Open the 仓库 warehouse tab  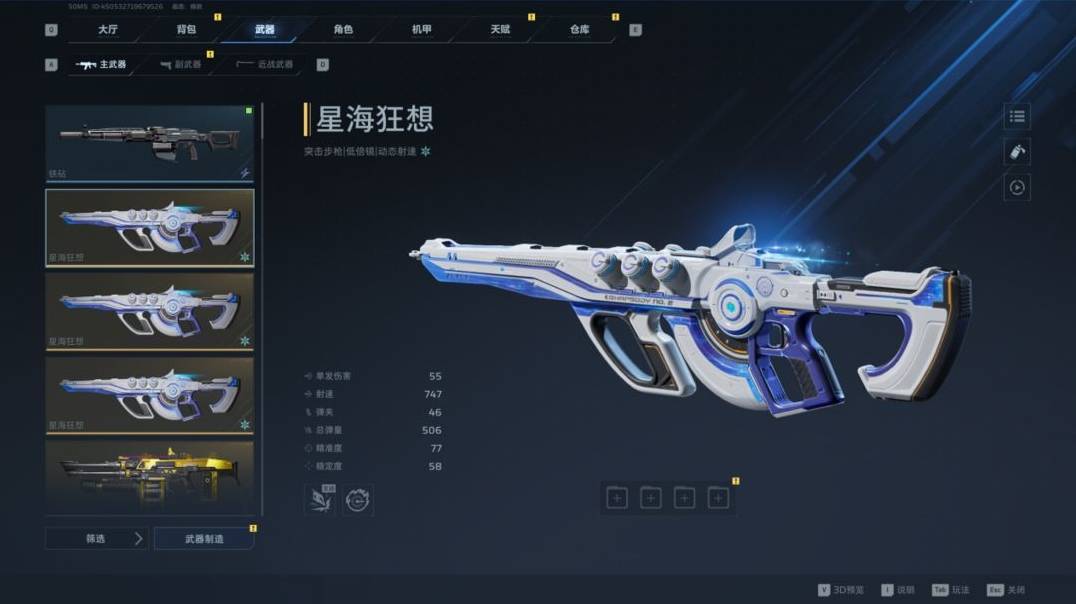point(579,30)
